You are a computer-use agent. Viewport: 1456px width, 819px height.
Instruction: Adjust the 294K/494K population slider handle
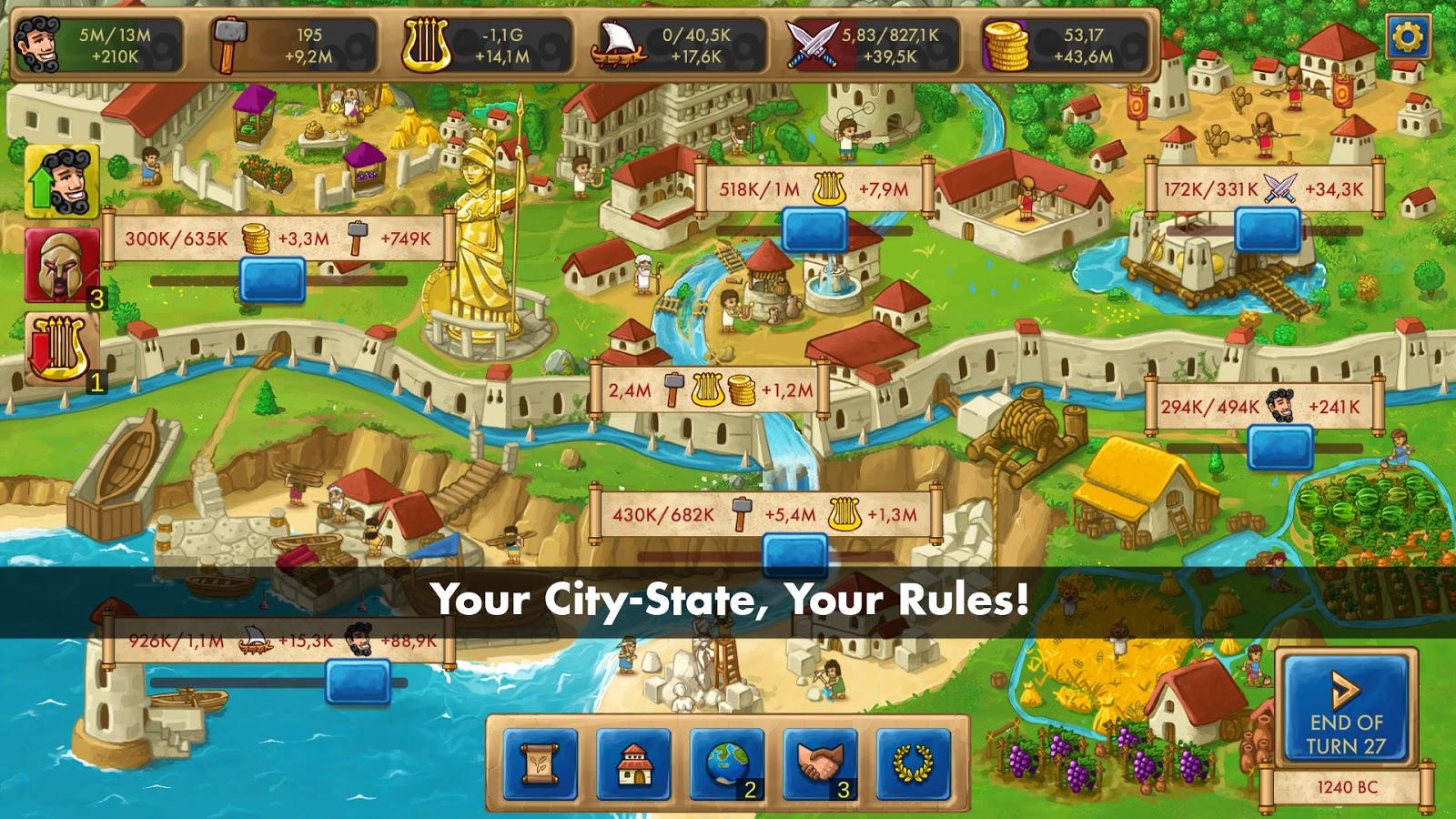click(1279, 447)
